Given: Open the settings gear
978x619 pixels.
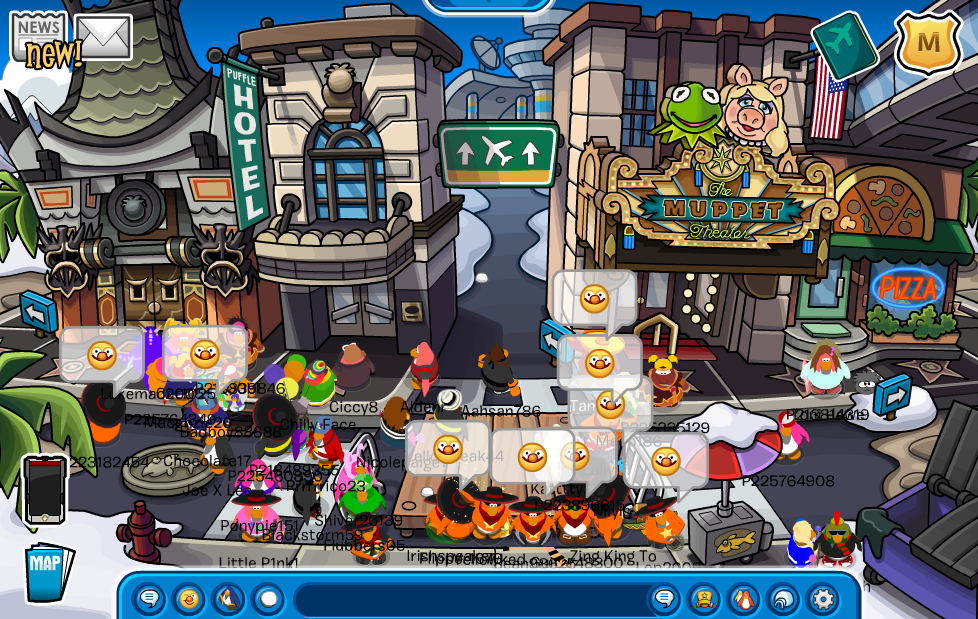Looking at the screenshot, I should click(822, 599).
